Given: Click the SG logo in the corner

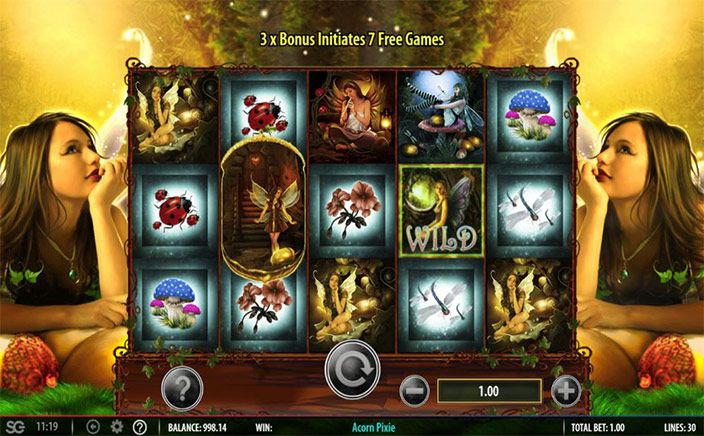Looking at the screenshot, I should (14, 426).
